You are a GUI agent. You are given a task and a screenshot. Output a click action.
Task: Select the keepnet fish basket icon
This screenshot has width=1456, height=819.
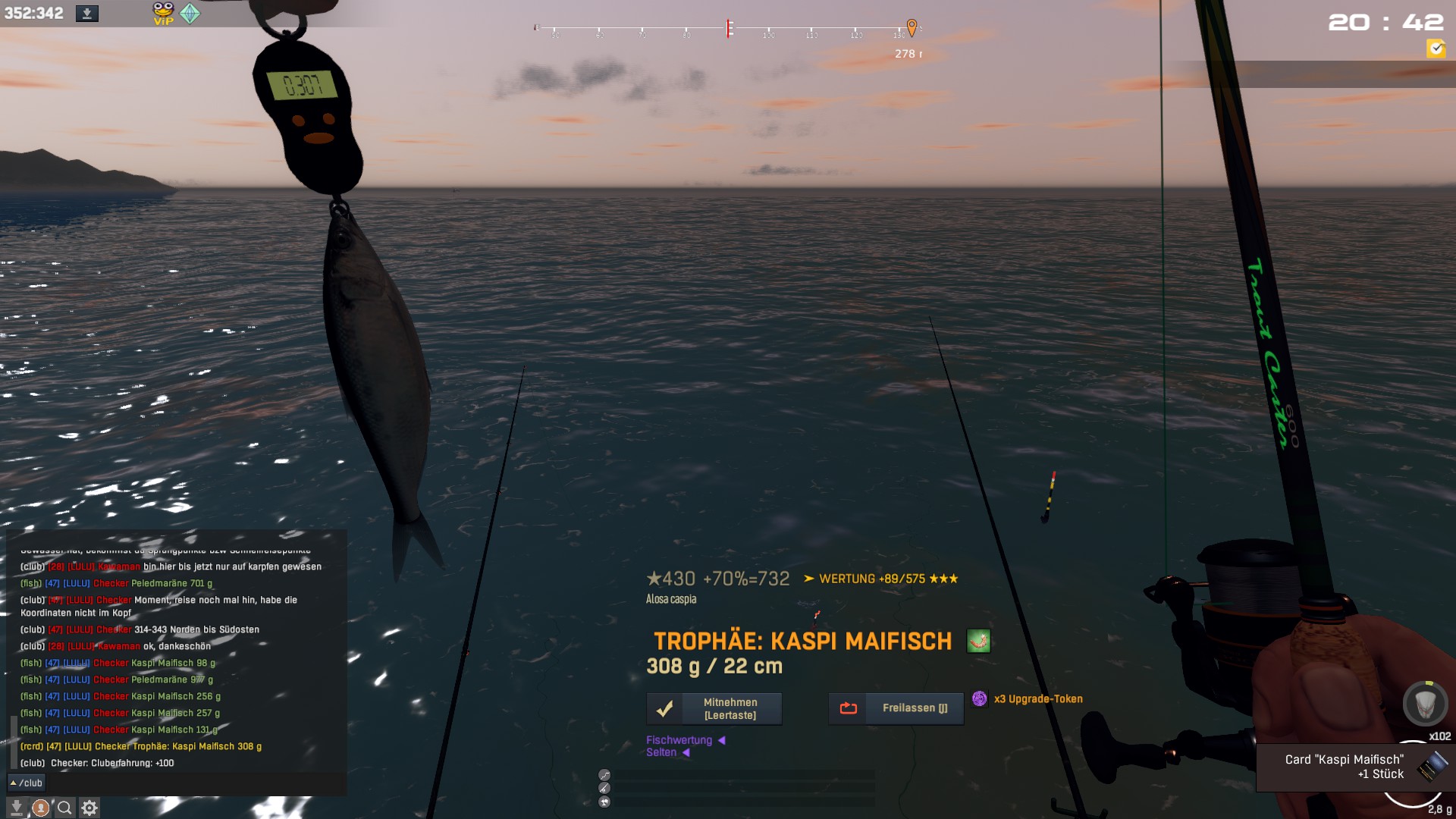pyautogui.click(x=1425, y=703)
